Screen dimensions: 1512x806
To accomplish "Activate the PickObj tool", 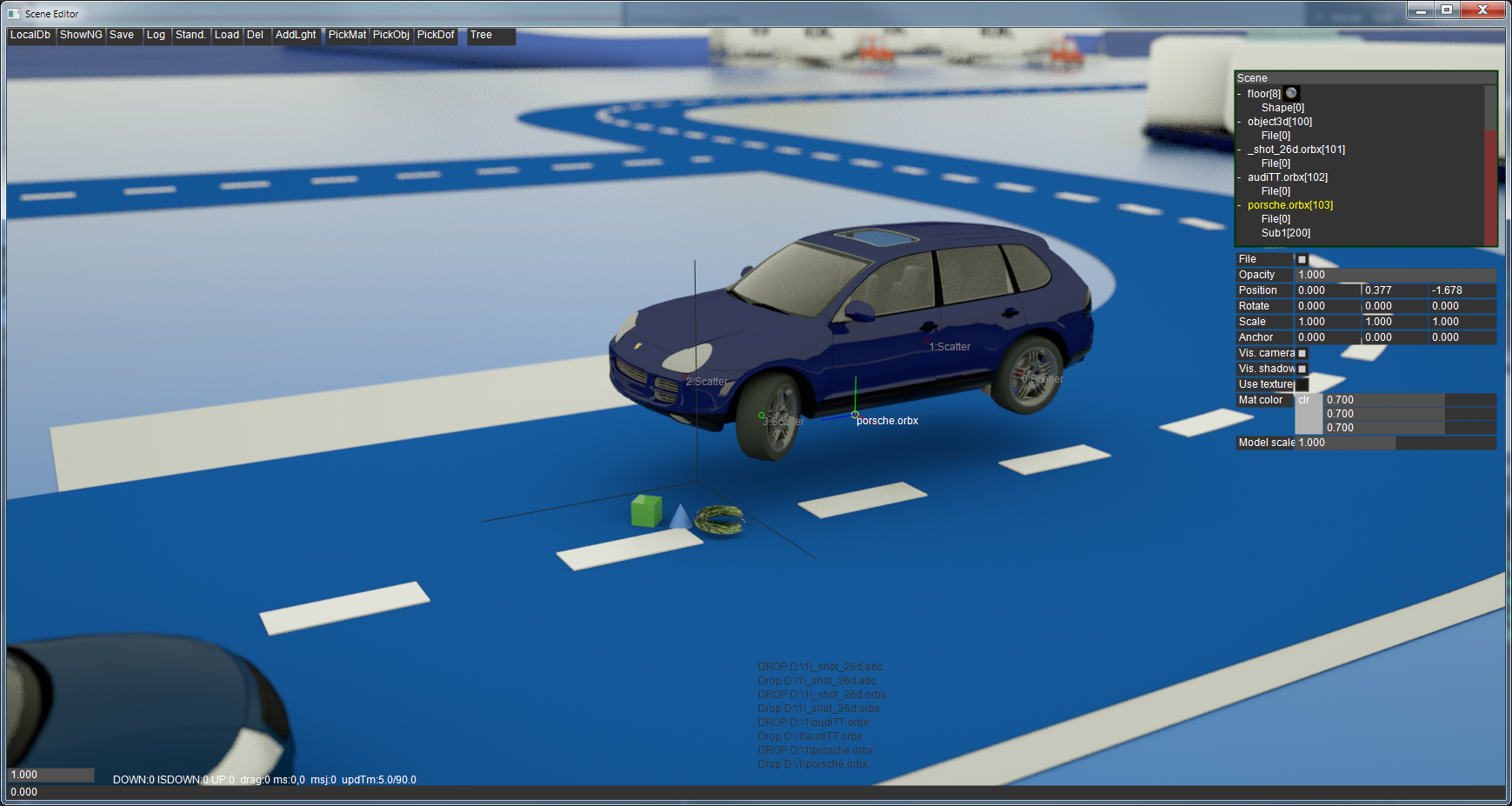I will 391,36.
